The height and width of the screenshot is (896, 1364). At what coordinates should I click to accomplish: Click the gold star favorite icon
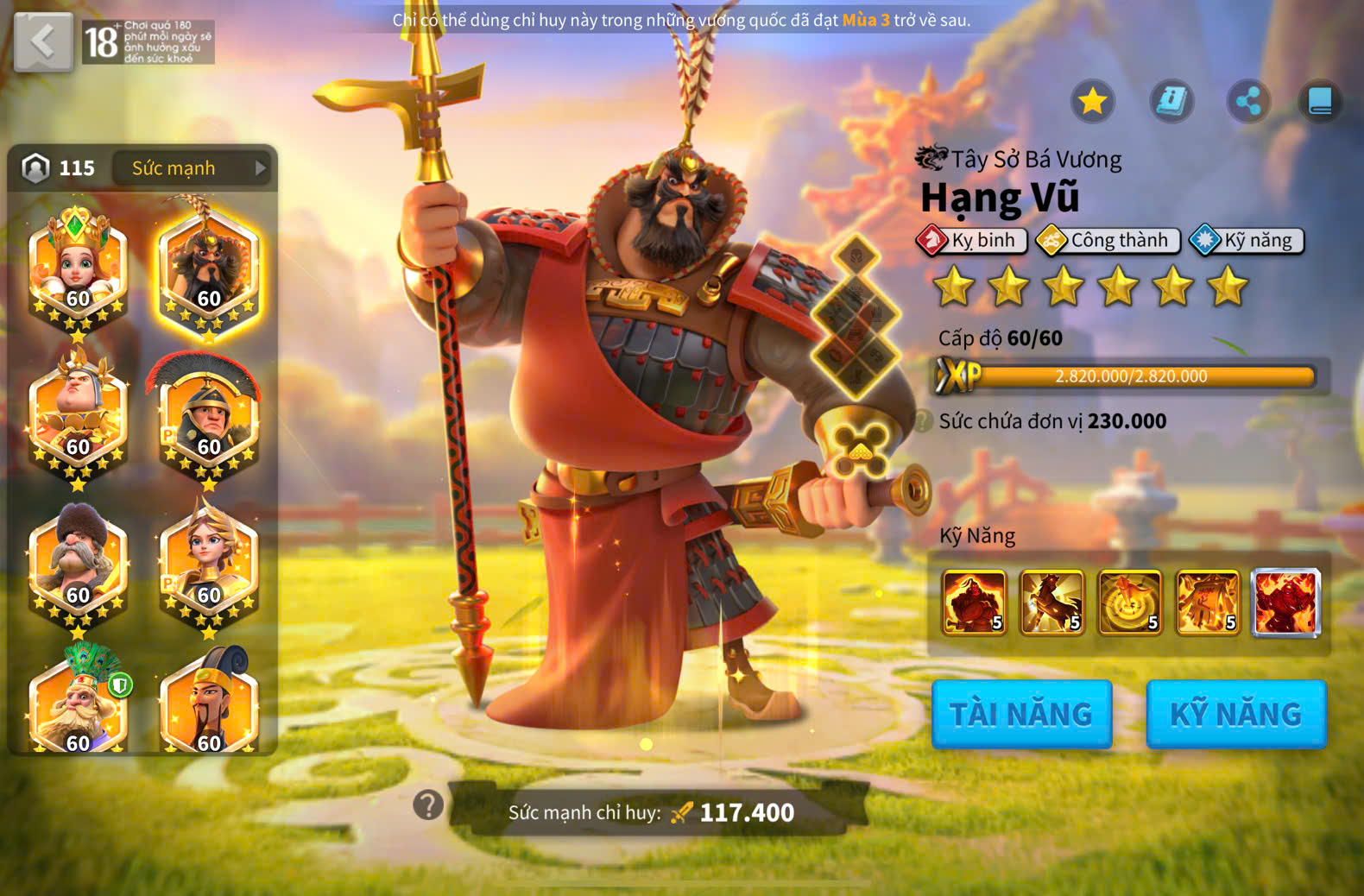click(x=1092, y=102)
